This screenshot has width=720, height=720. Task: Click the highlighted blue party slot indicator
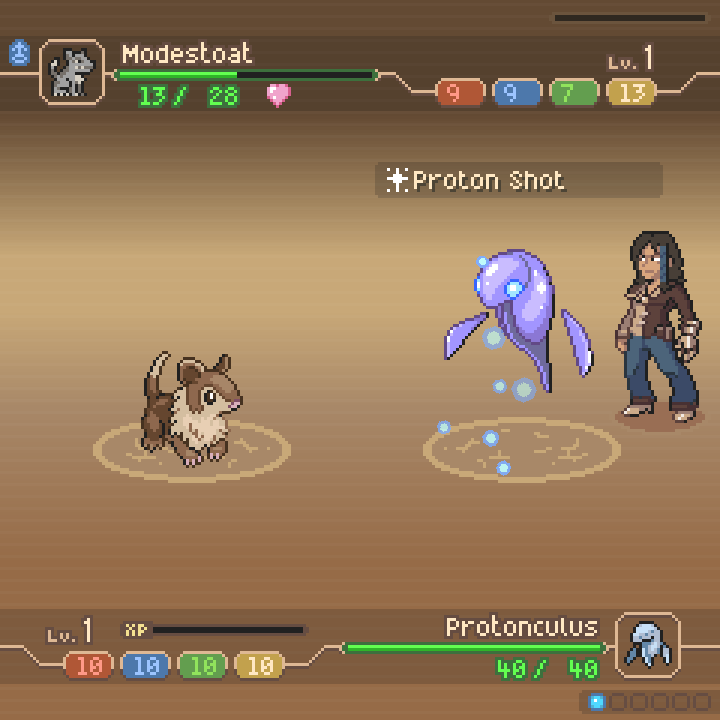(x=597, y=702)
